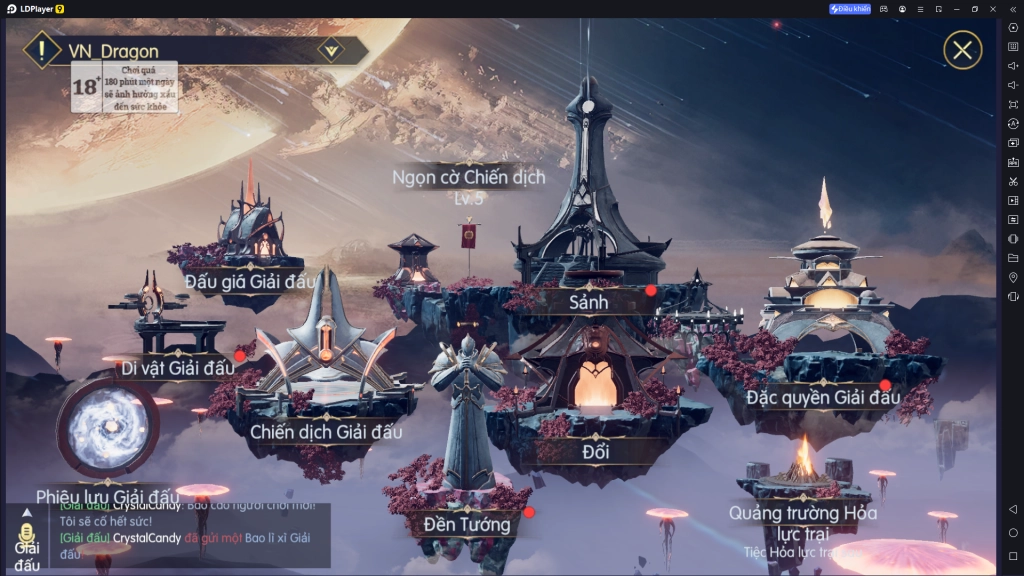The height and width of the screenshot is (576, 1024).
Task: Open Di vật Giải đấu
Action: coord(178,367)
